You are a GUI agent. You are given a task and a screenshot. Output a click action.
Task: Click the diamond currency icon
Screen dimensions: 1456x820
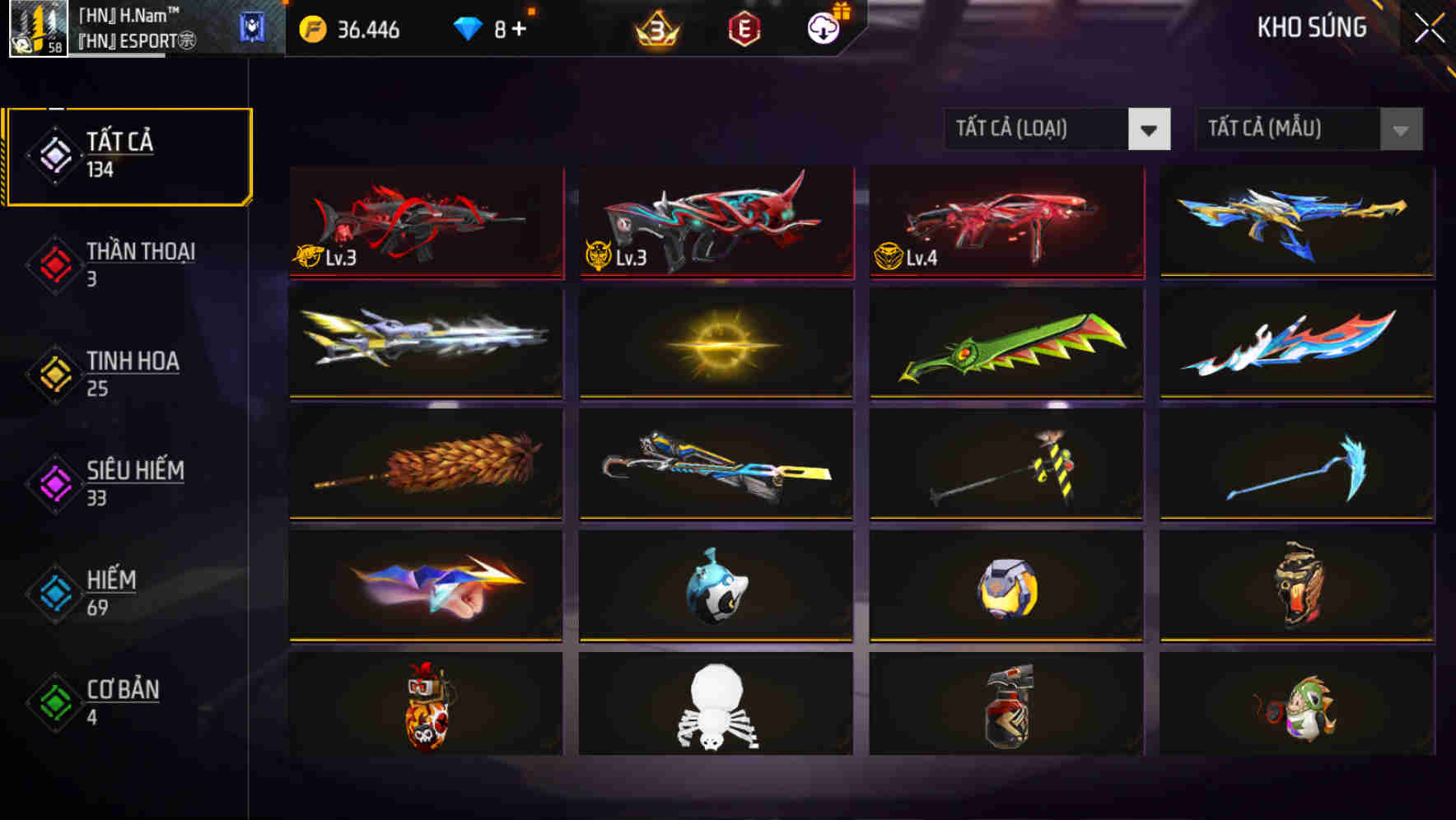466,29
